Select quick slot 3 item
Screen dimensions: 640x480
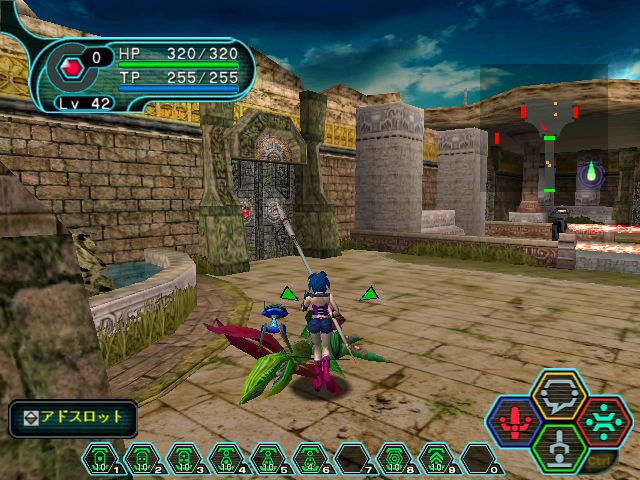(x=186, y=458)
